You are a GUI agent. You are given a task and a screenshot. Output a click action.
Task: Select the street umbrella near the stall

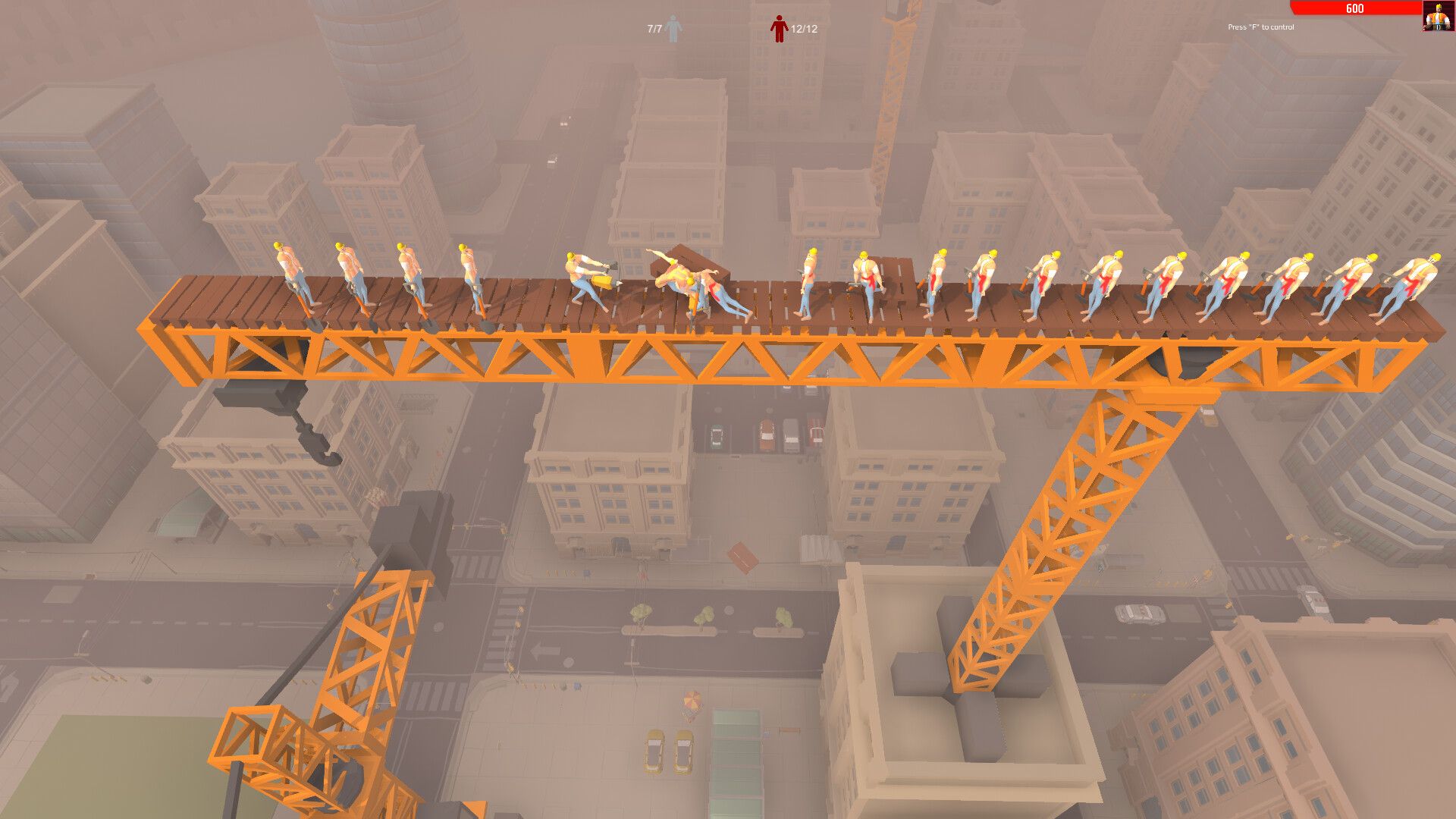(x=692, y=700)
